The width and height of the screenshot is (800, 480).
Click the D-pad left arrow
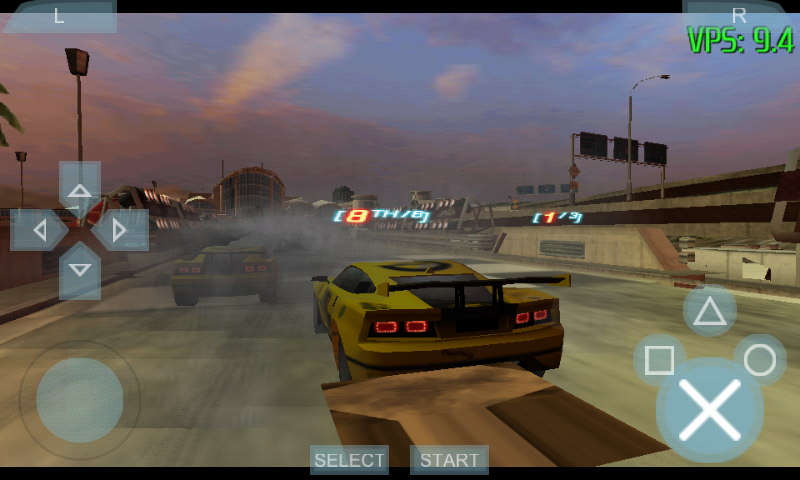pos(38,230)
